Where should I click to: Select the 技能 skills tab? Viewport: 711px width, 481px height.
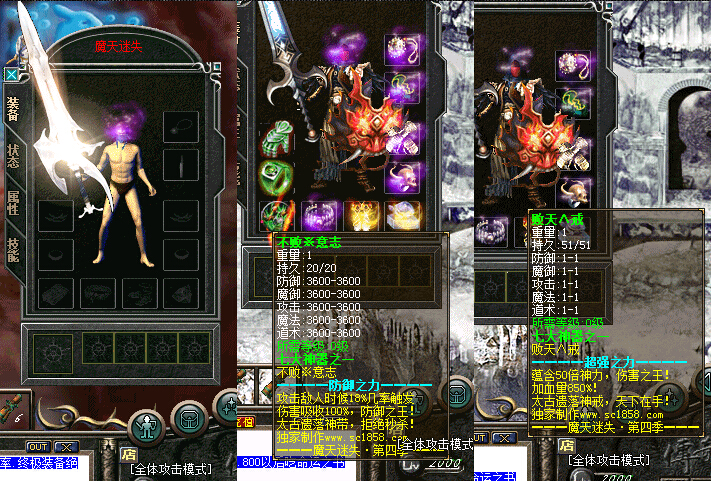13,250
